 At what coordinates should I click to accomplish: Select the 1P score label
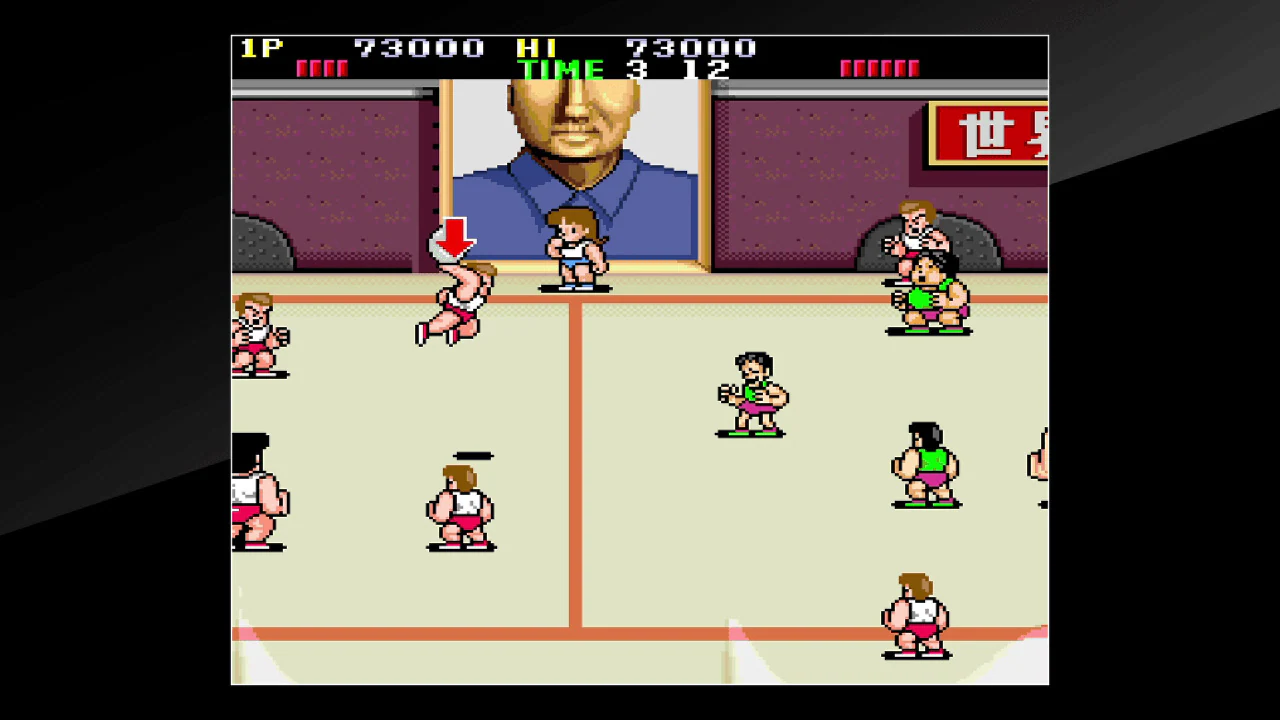pos(262,47)
